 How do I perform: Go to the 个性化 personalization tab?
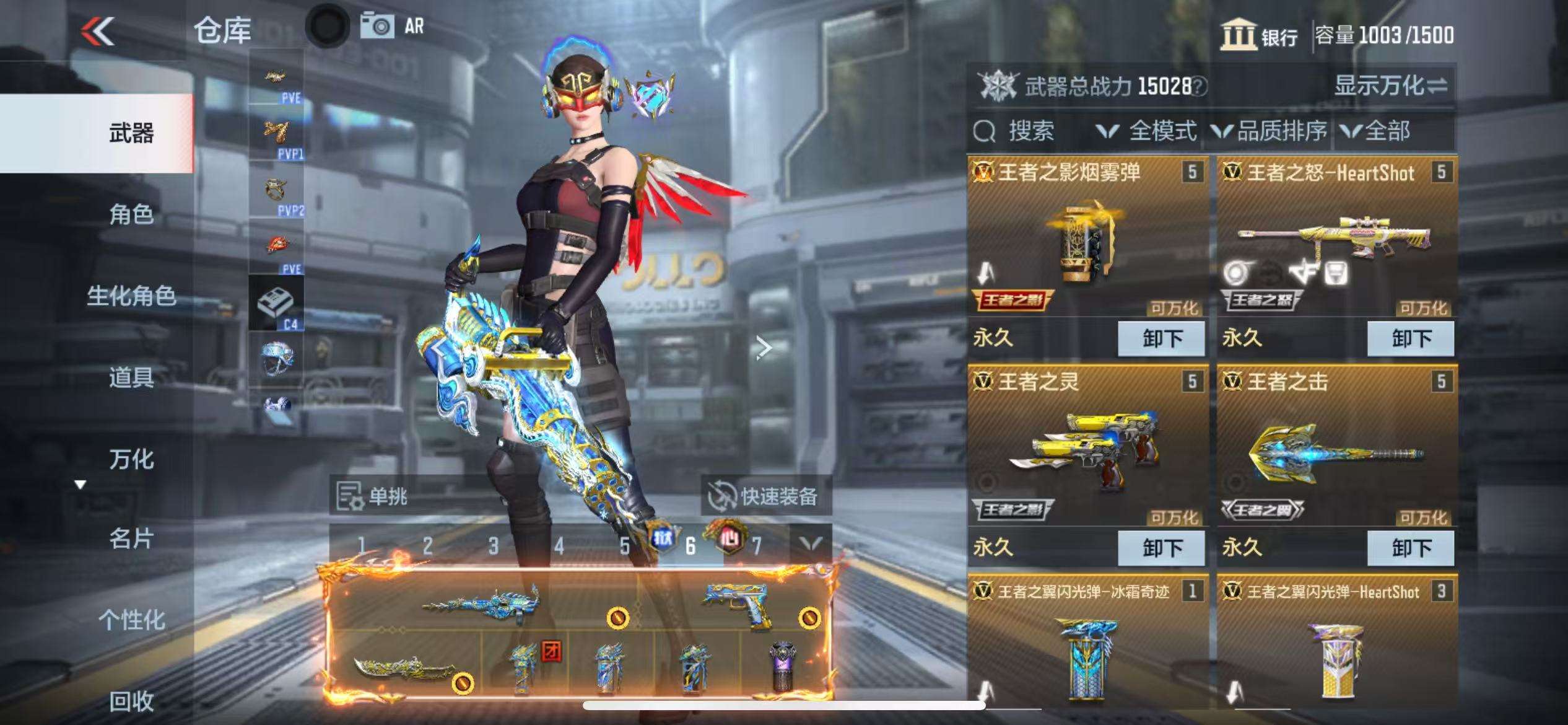coord(131,620)
